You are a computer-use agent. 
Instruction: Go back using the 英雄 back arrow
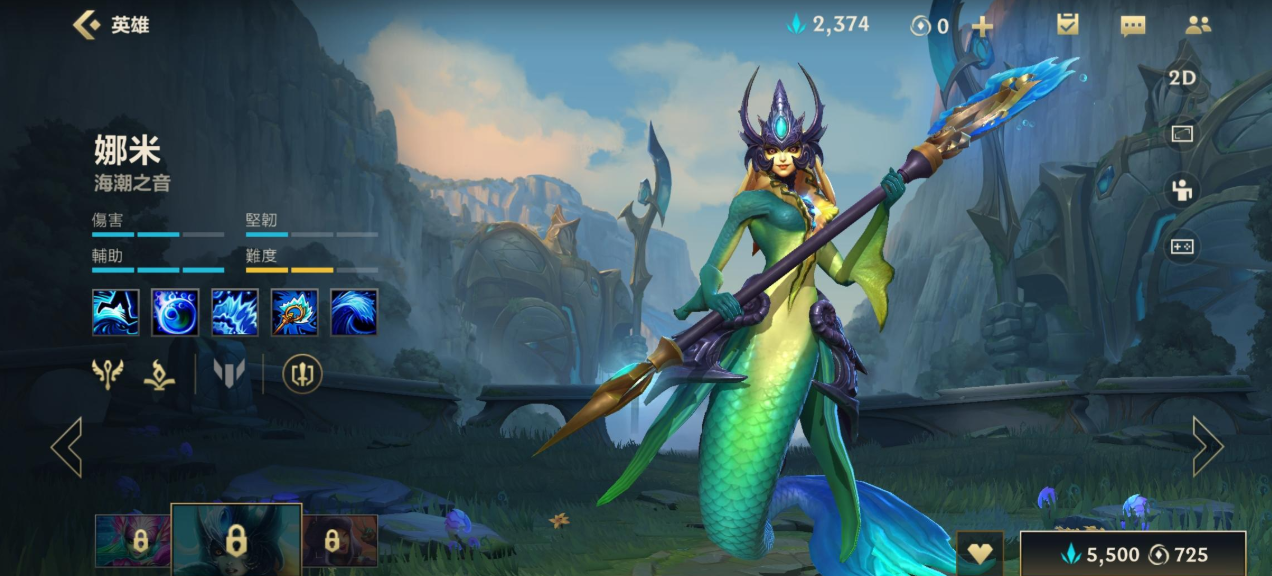87,25
